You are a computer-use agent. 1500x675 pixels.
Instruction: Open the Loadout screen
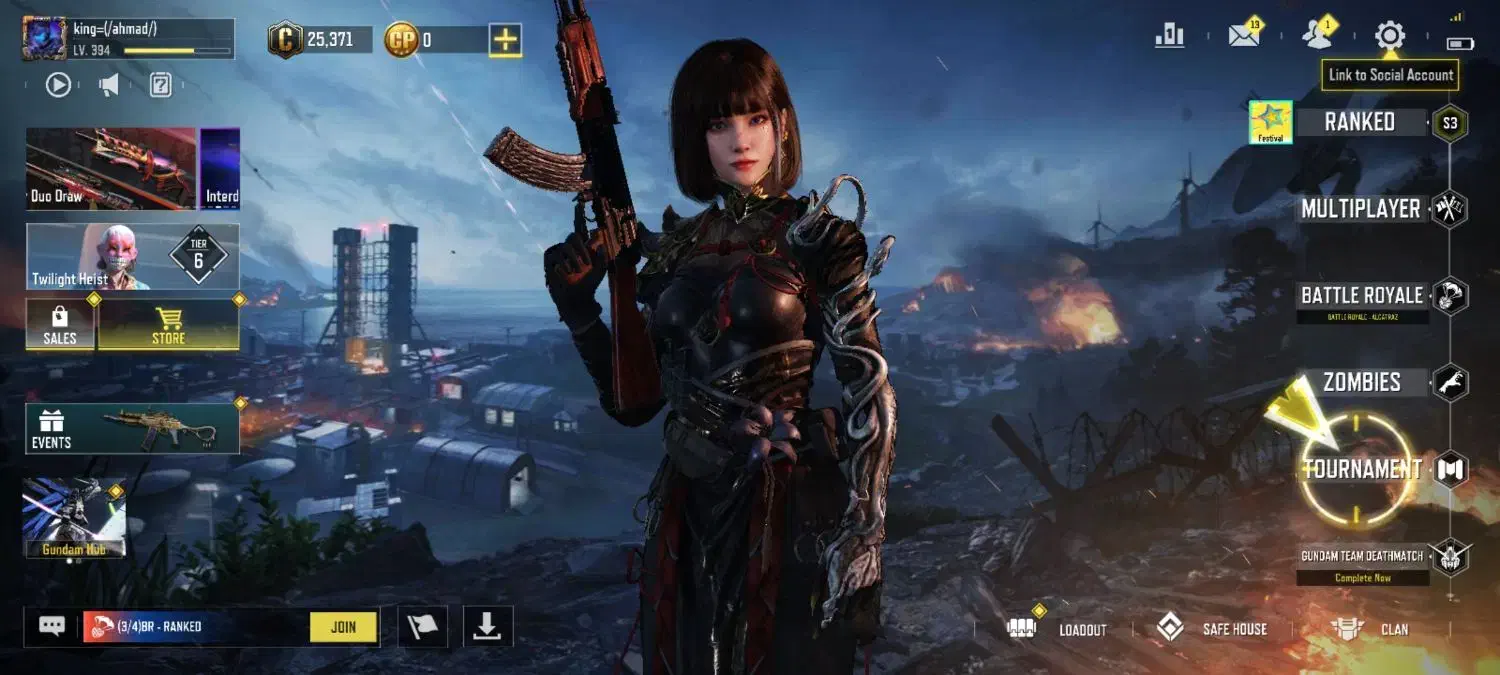1060,629
